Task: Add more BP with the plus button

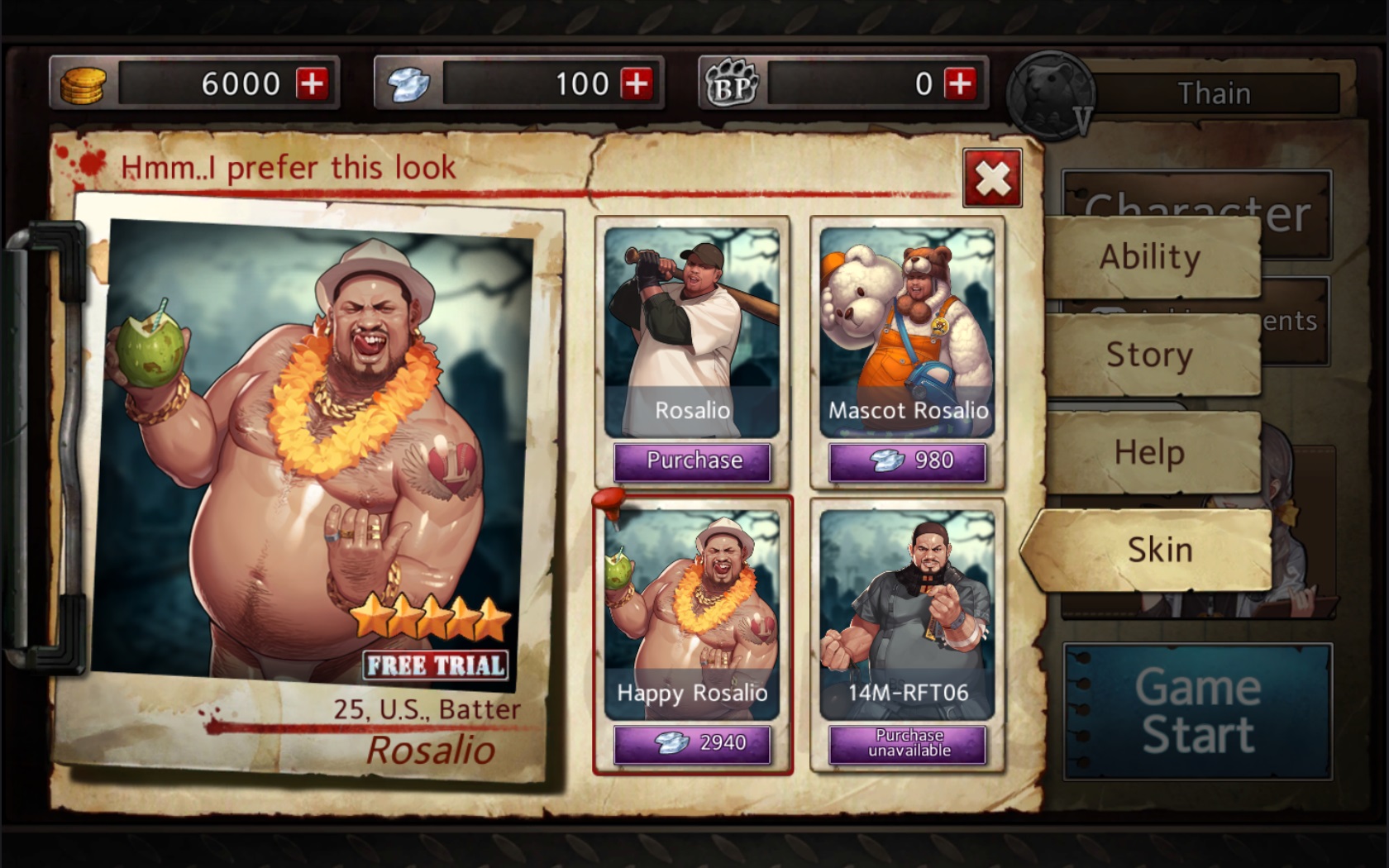Action: click(x=961, y=83)
